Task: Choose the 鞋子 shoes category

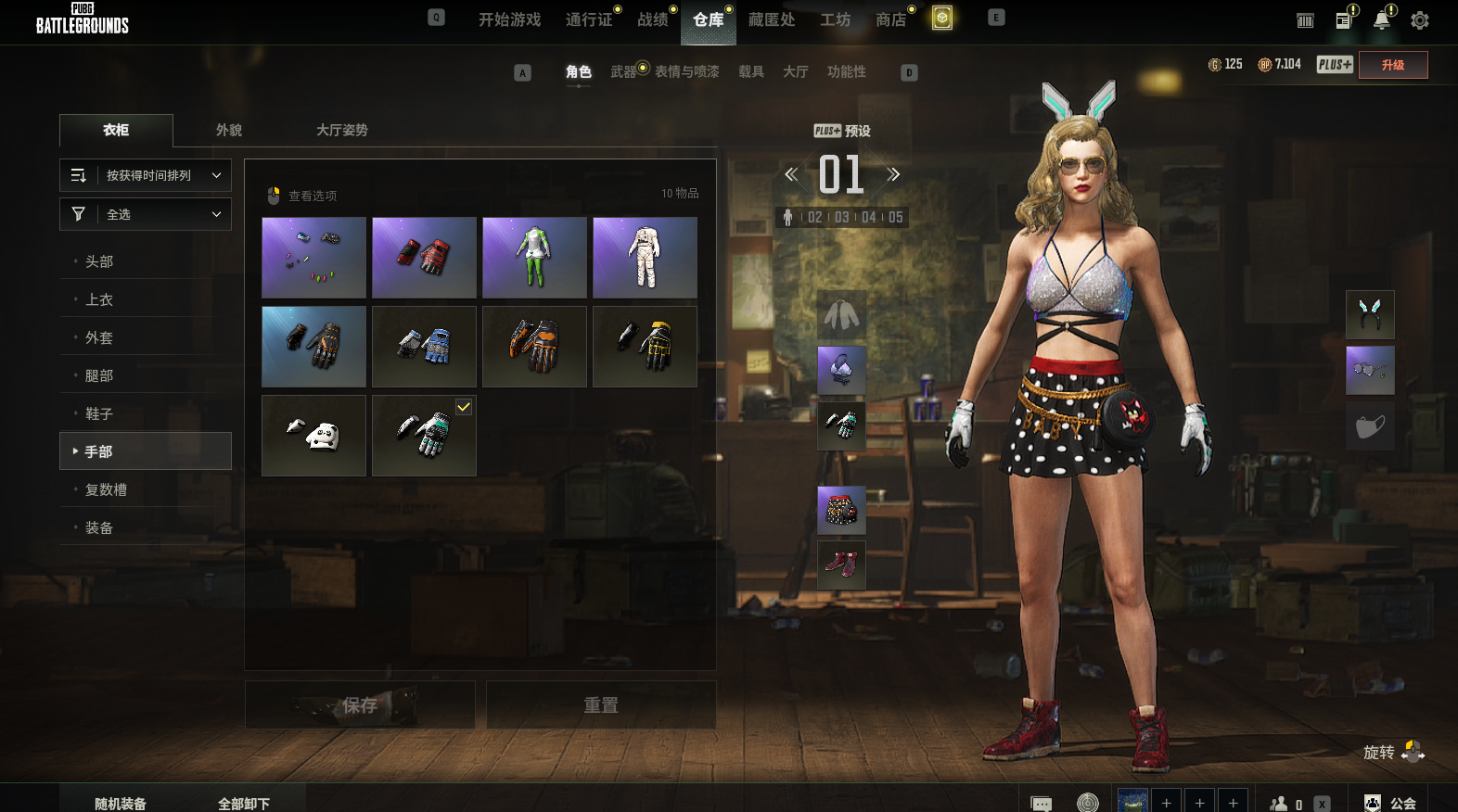Action: click(x=99, y=413)
